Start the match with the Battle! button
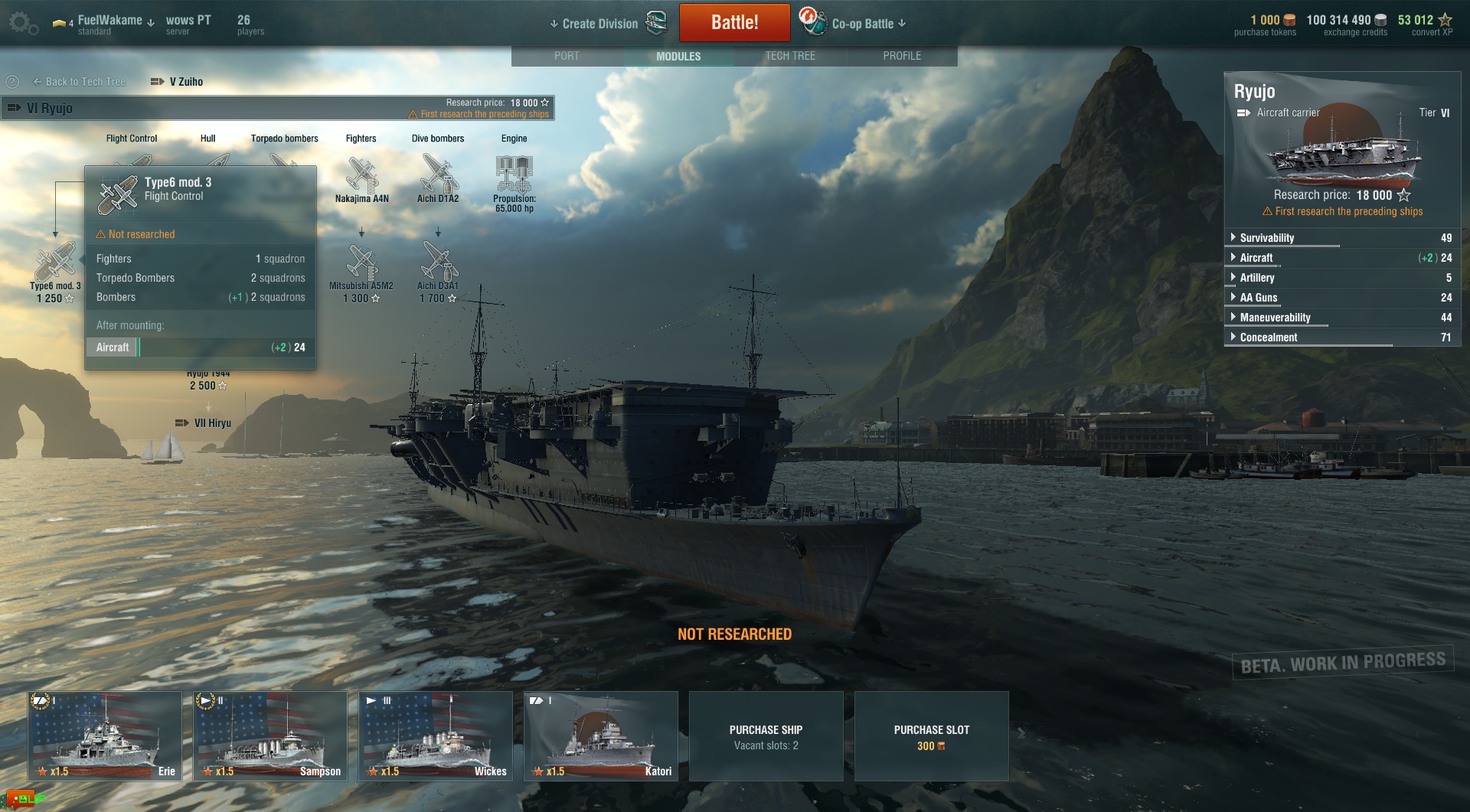Viewport: 1470px width, 812px height. click(734, 23)
